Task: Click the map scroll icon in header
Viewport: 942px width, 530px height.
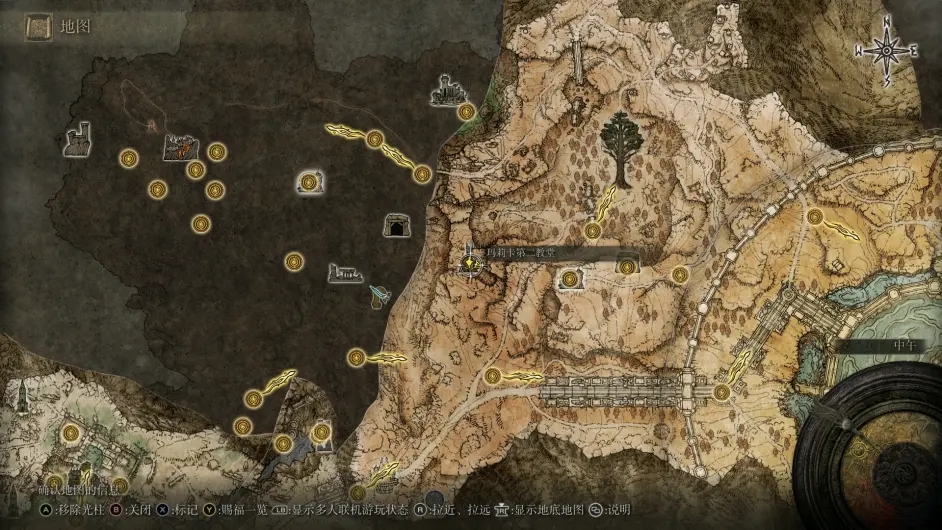Action: coord(40,26)
